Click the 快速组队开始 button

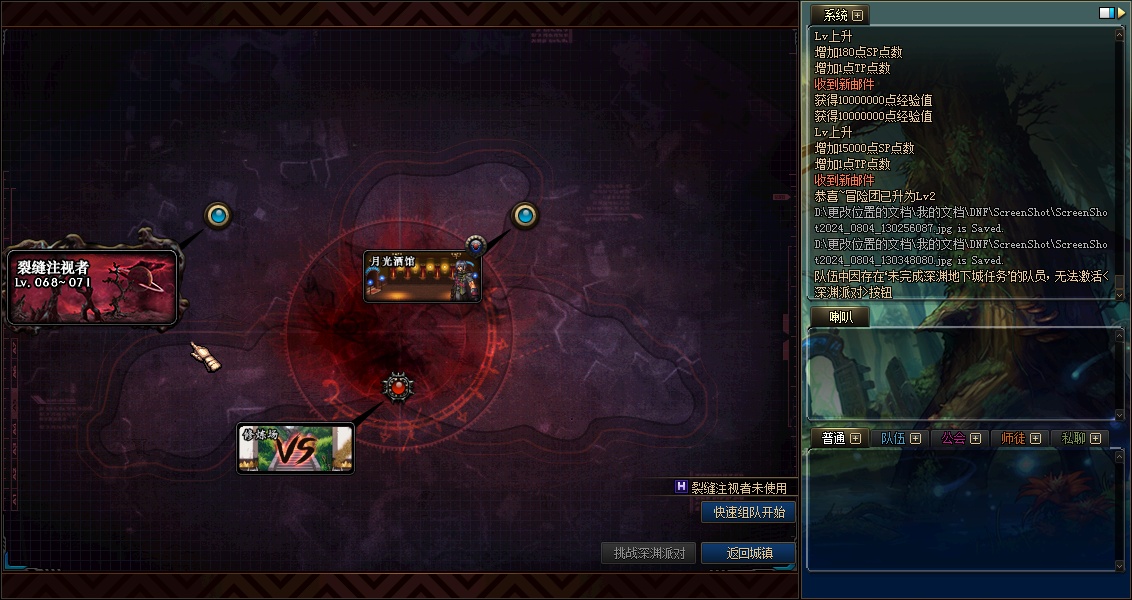[749, 512]
